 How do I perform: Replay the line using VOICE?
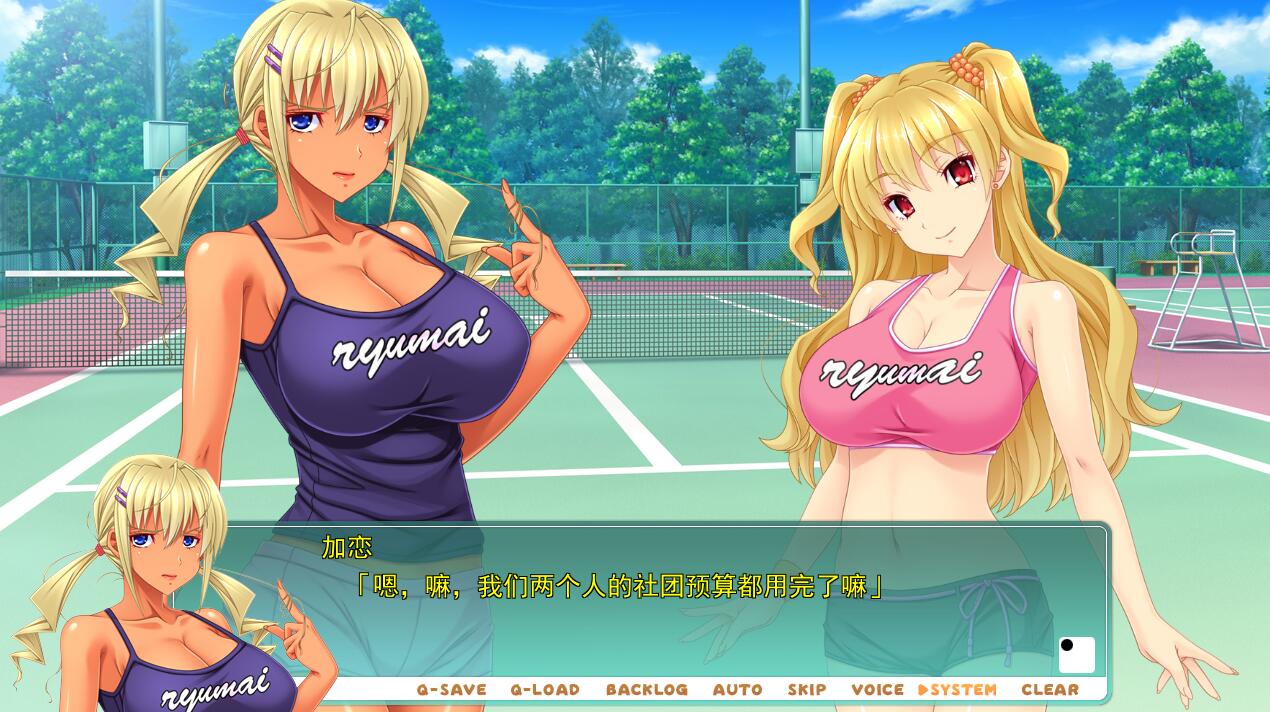tap(877, 689)
